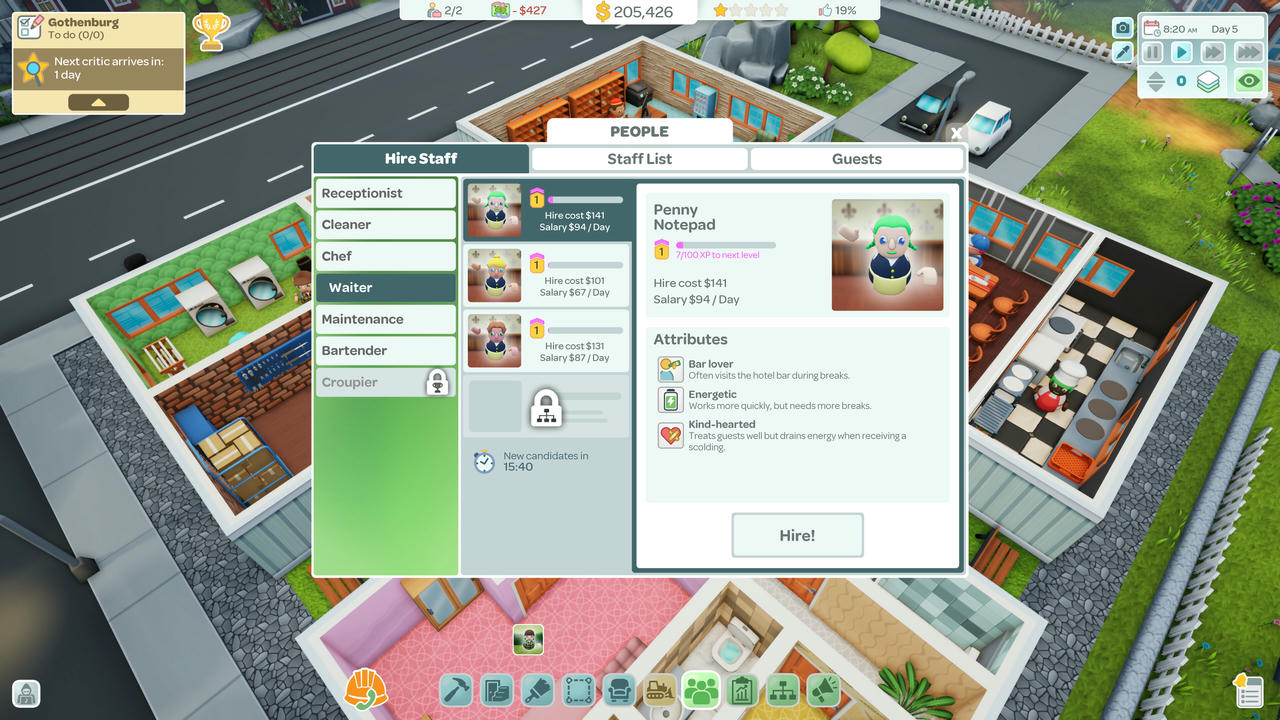Select the waiter candidate costing $101
The width and height of the screenshot is (1280, 720).
[x=546, y=275]
